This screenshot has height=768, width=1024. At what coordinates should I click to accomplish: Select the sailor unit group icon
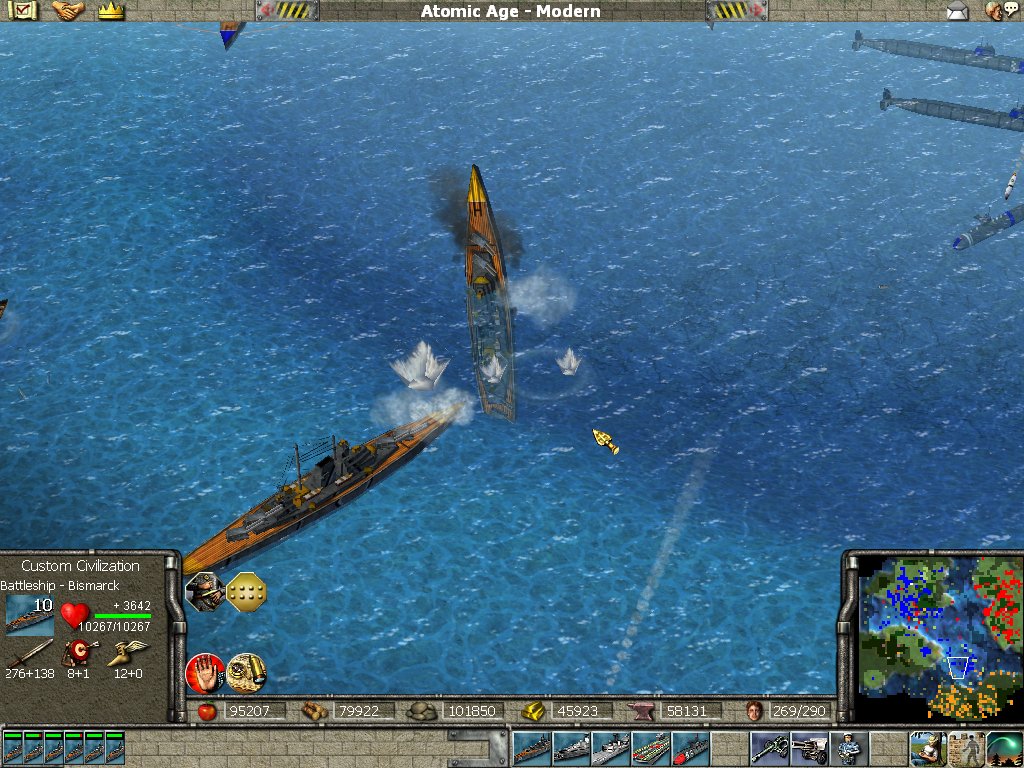(x=848, y=748)
